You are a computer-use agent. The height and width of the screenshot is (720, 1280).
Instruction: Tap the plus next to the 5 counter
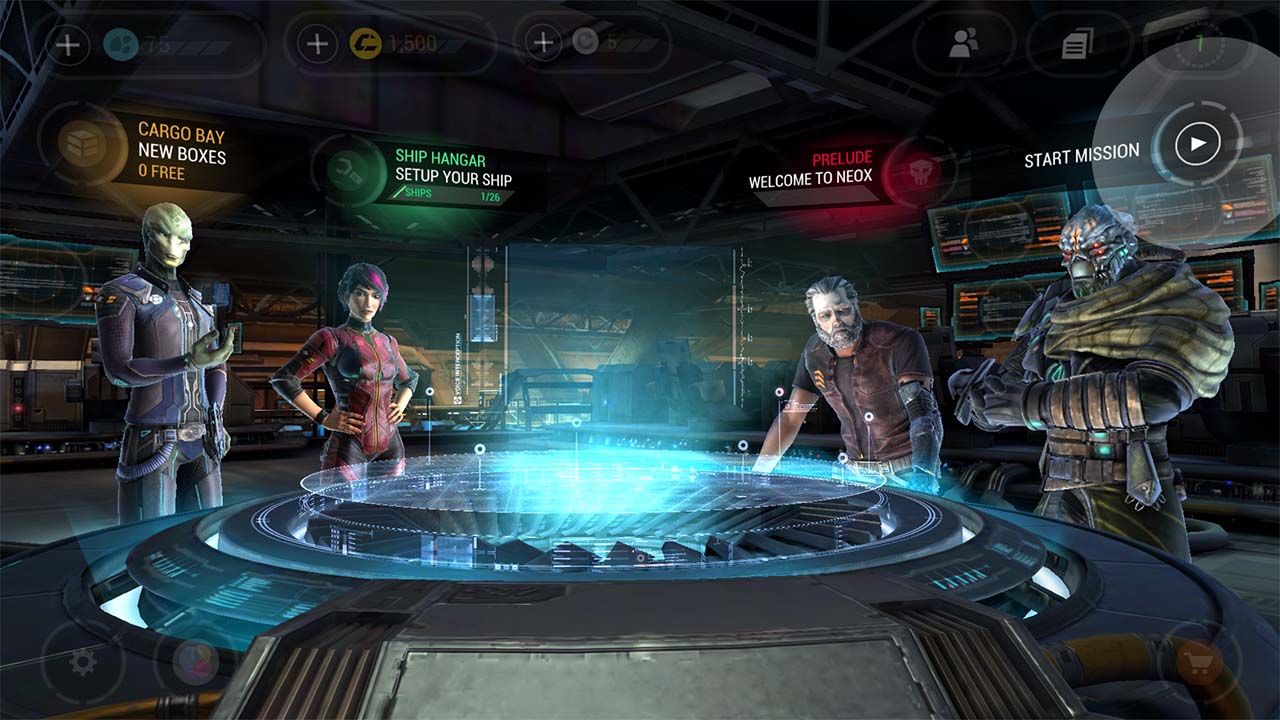click(x=542, y=41)
